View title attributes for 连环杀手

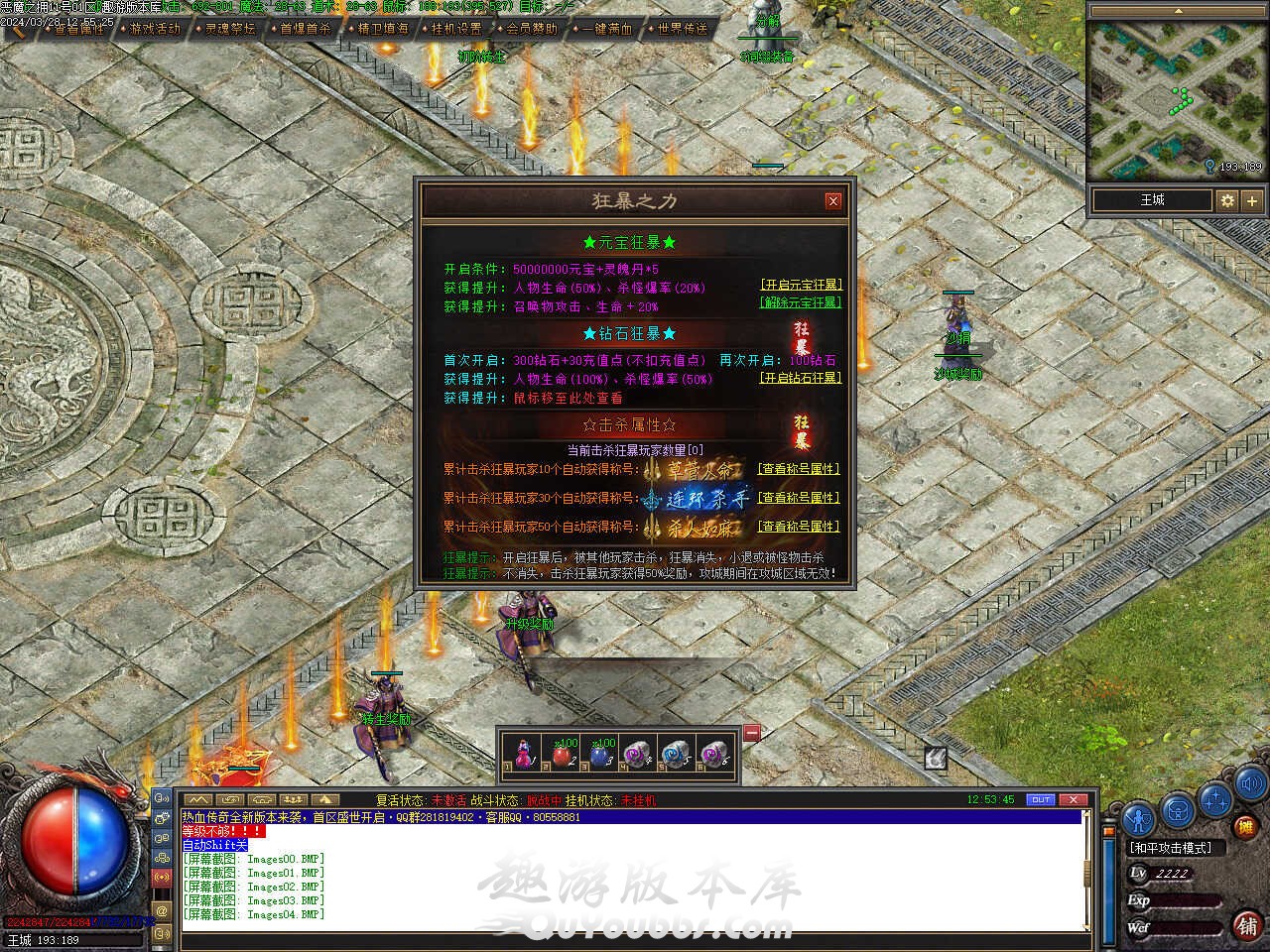[x=799, y=498]
